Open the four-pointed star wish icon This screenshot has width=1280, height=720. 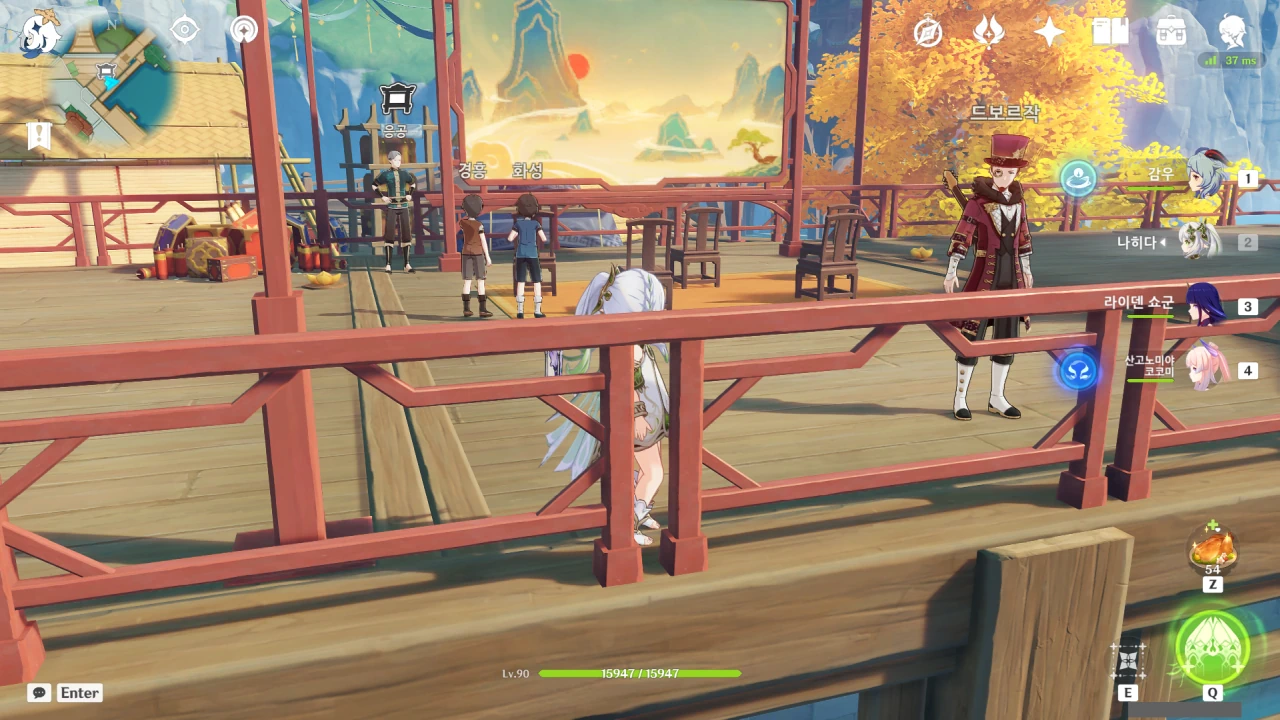1049,32
